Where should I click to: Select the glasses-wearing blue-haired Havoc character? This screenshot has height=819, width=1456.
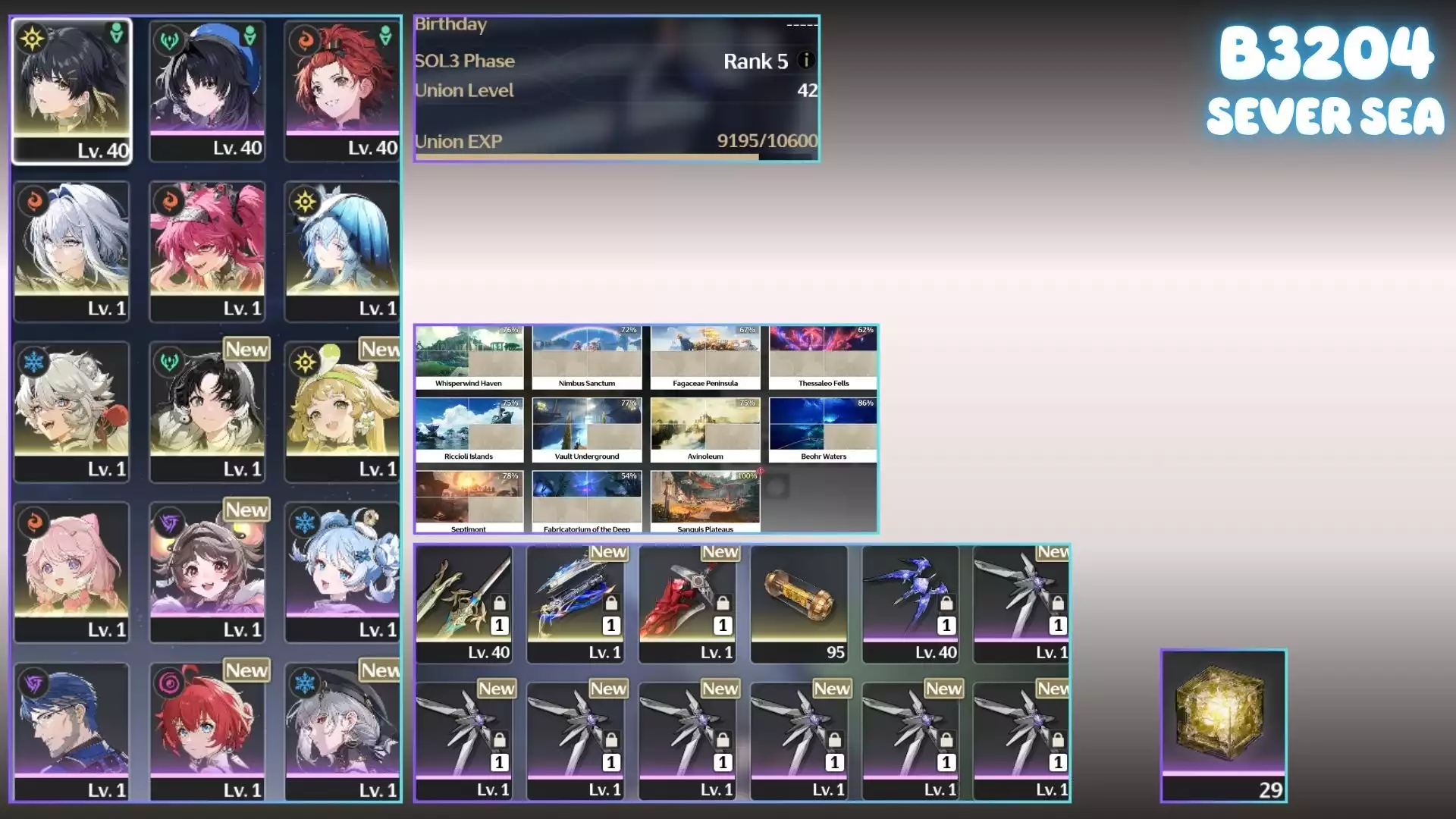[x=71, y=732]
